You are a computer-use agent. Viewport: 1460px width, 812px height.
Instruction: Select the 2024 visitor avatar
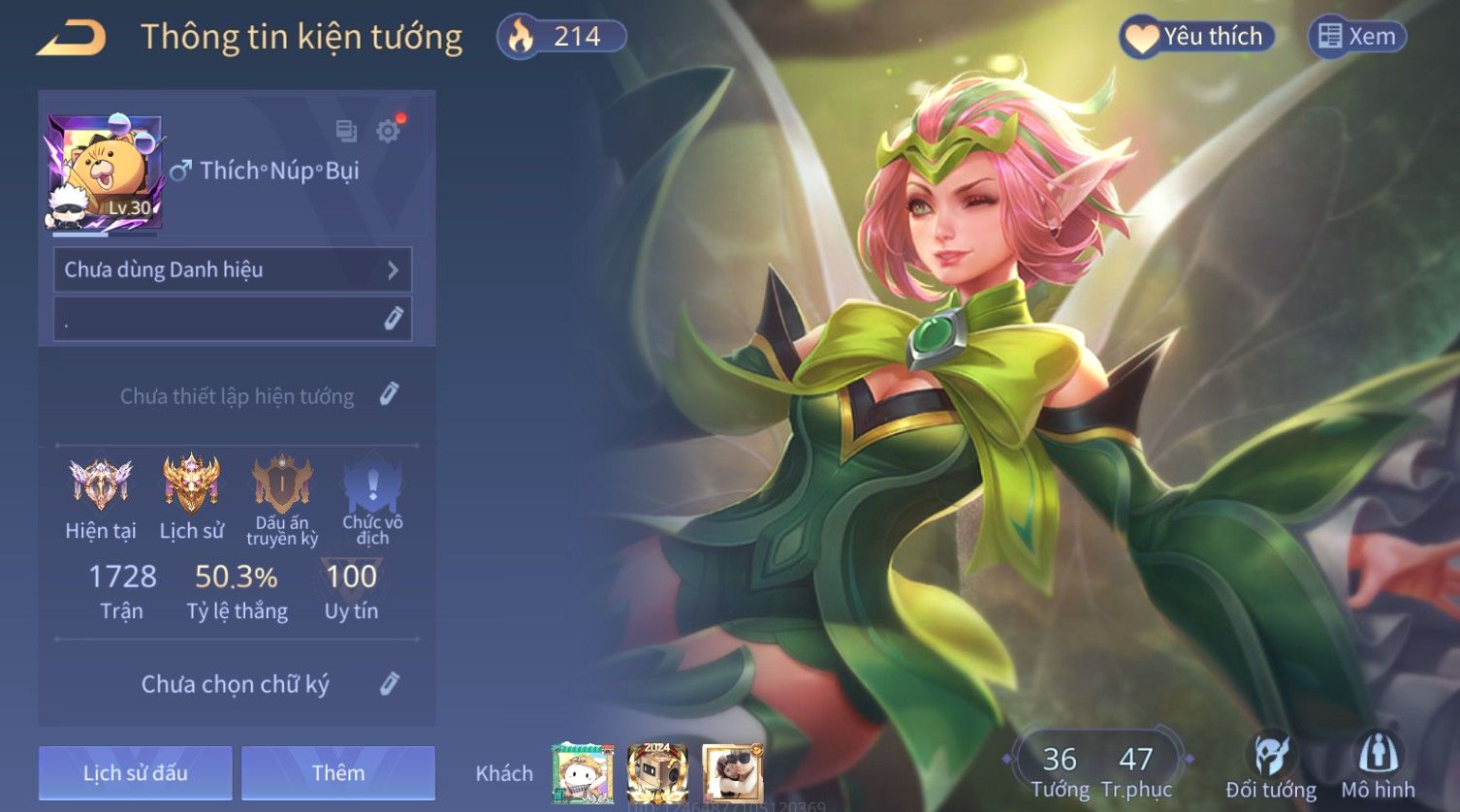tap(657, 772)
